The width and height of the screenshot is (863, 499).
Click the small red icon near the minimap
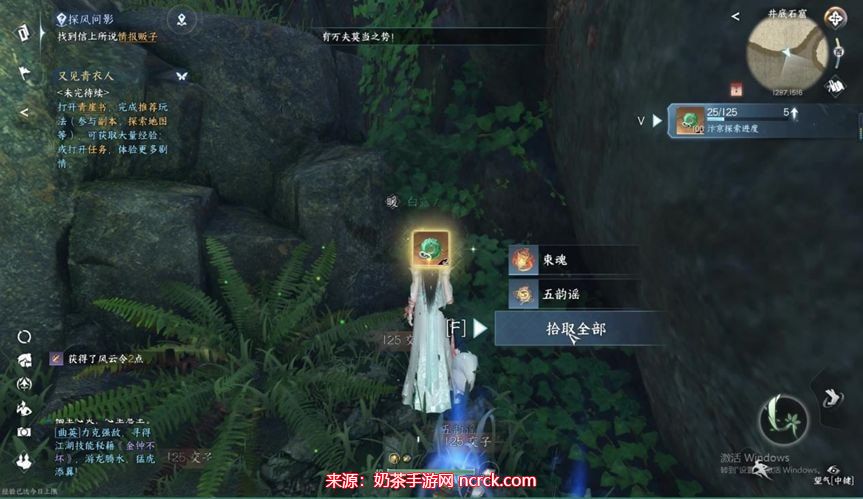tap(737, 89)
